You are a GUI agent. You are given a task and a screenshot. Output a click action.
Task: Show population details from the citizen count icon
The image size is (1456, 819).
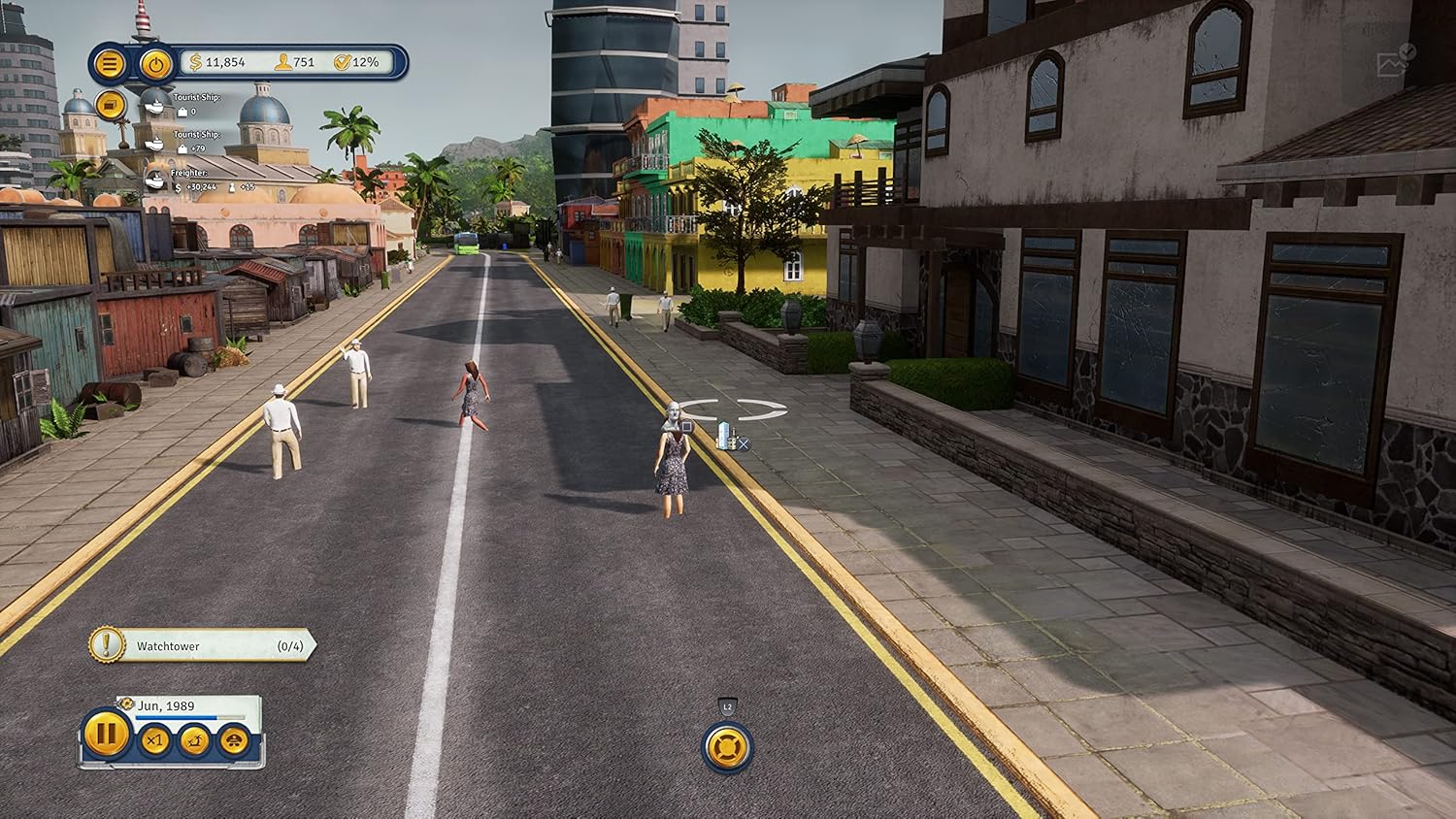click(x=282, y=62)
